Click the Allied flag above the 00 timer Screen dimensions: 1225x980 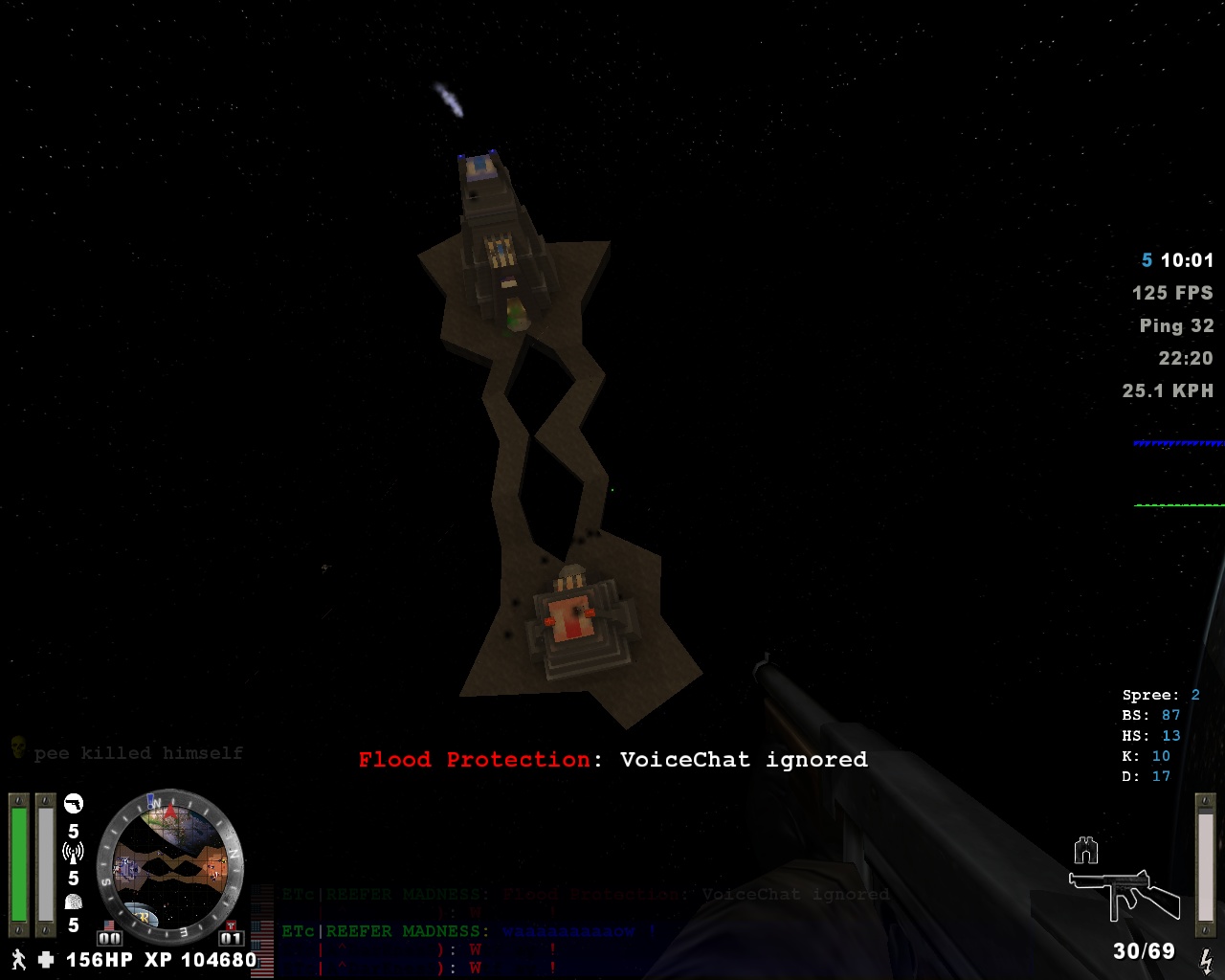tap(109, 924)
